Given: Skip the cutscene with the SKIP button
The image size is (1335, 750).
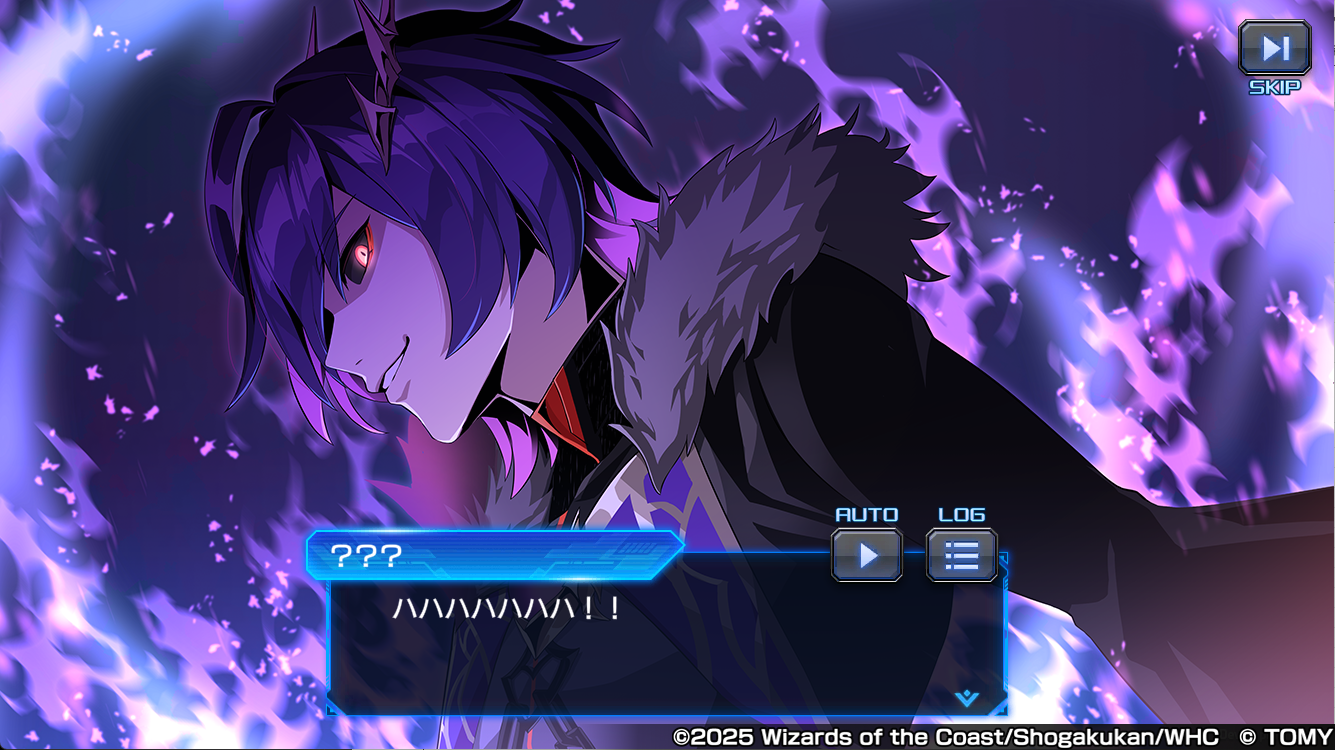Looking at the screenshot, I should 1274,48.
